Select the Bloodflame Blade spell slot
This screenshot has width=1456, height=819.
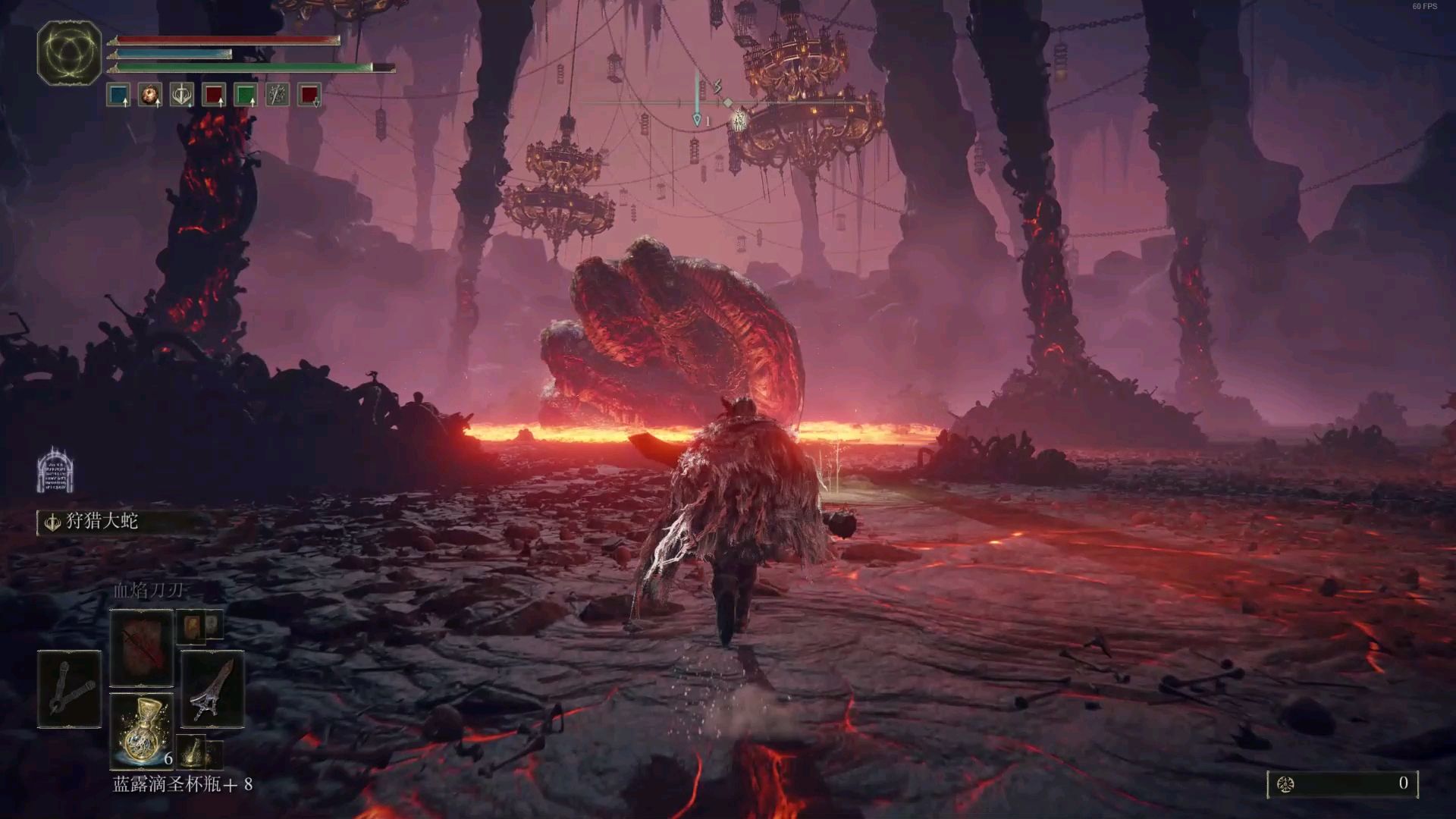(x=142, y=647)
